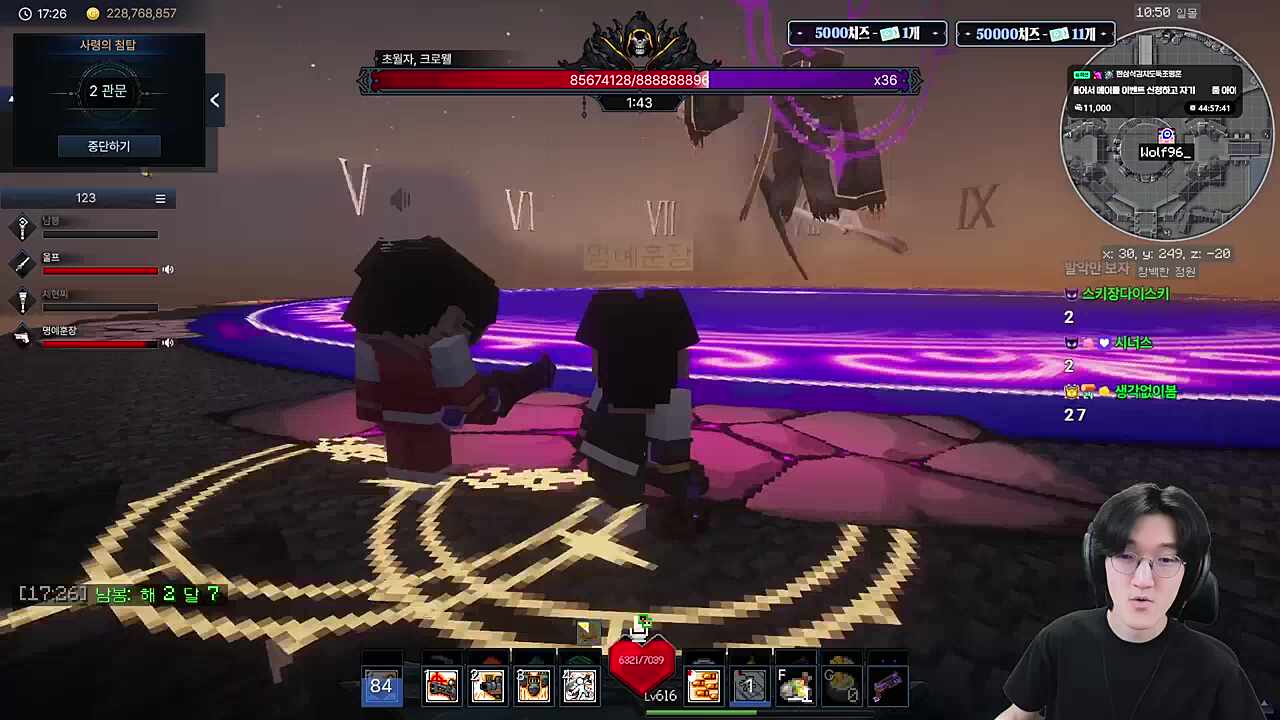
Task: Click the 5000치즈 donation goal banner
Action: pyautogui.click(x=867, y=34)
